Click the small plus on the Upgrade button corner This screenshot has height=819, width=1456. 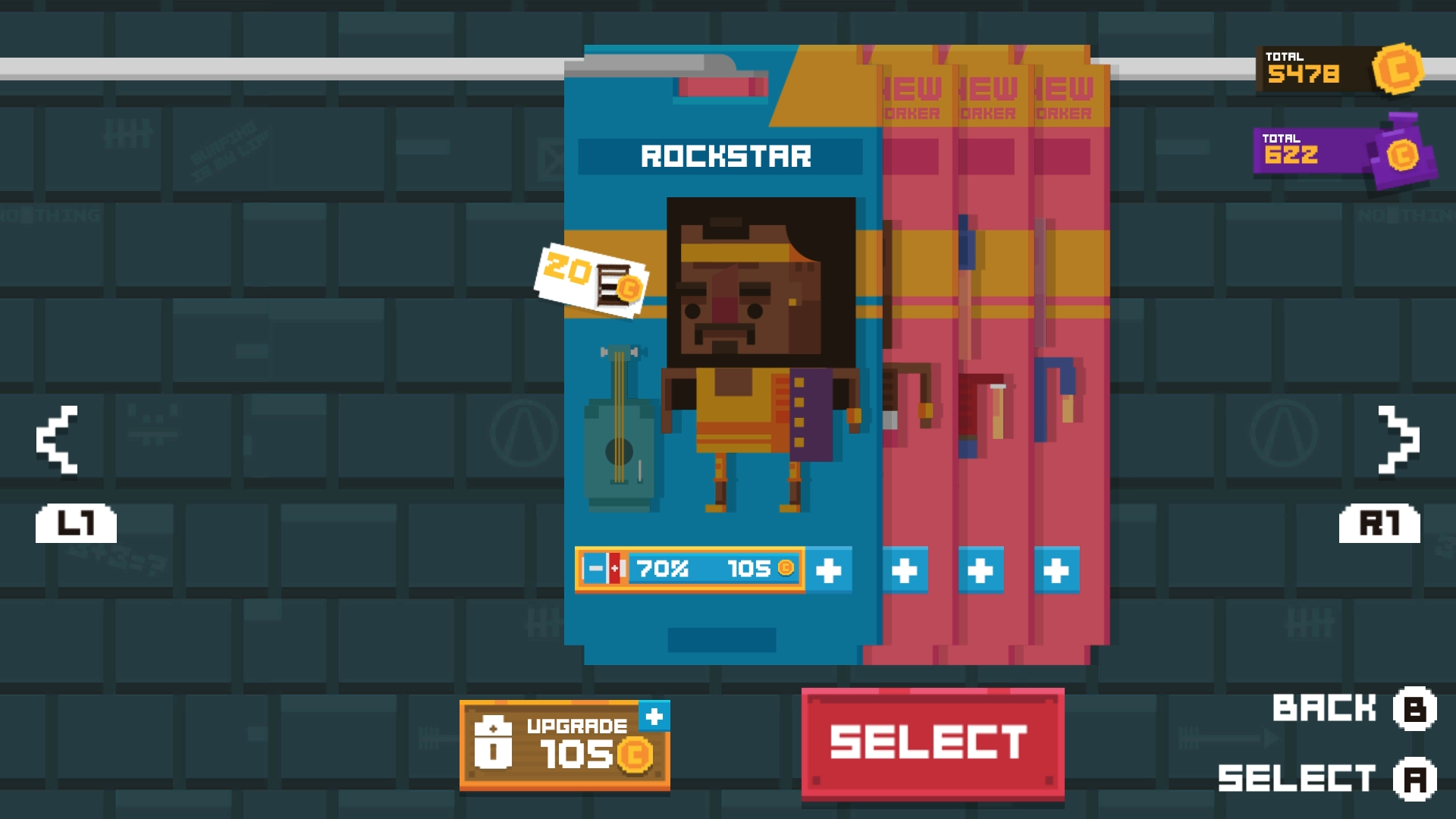tap(655, 714)
